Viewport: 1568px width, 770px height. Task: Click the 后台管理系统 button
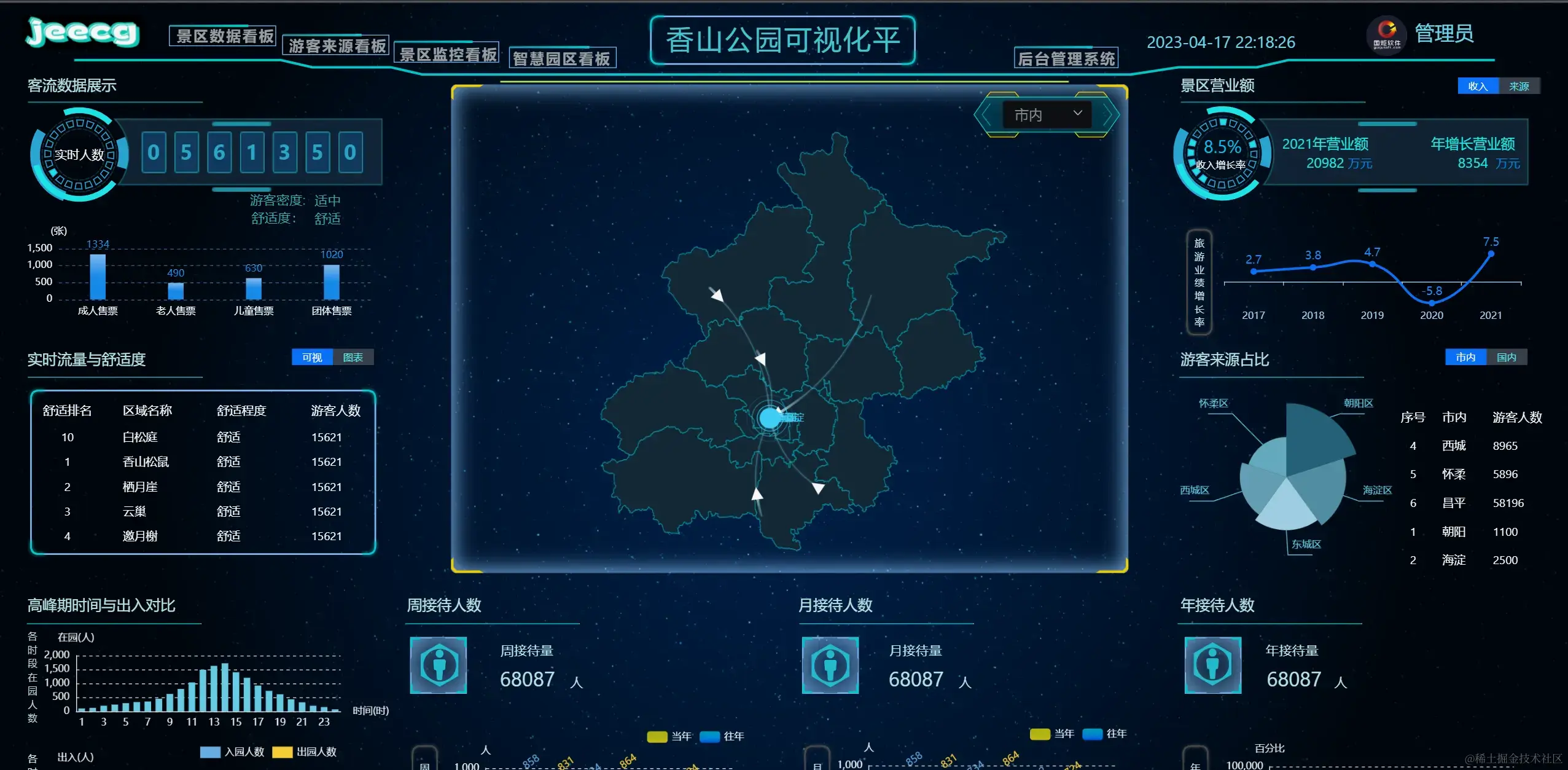point(1067,58)
